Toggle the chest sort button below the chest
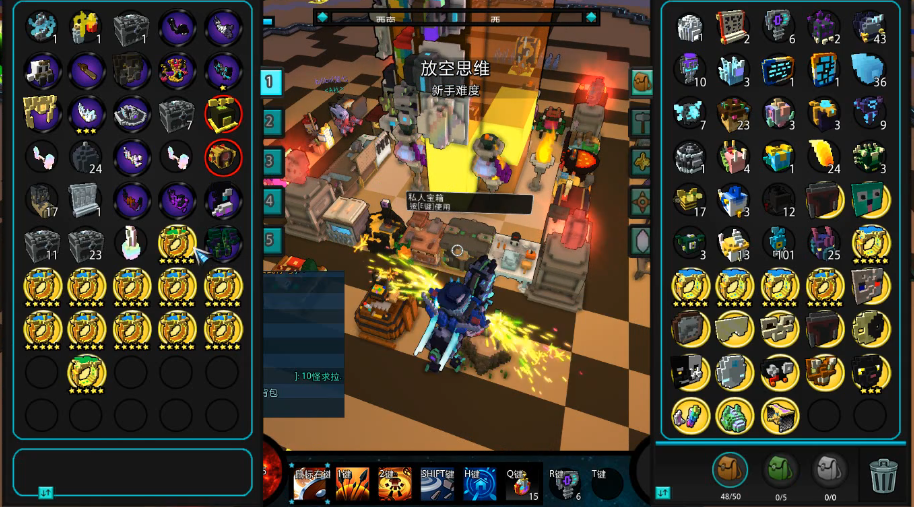The width and height of the screenshot is (914, 507). tap(44, 493)
